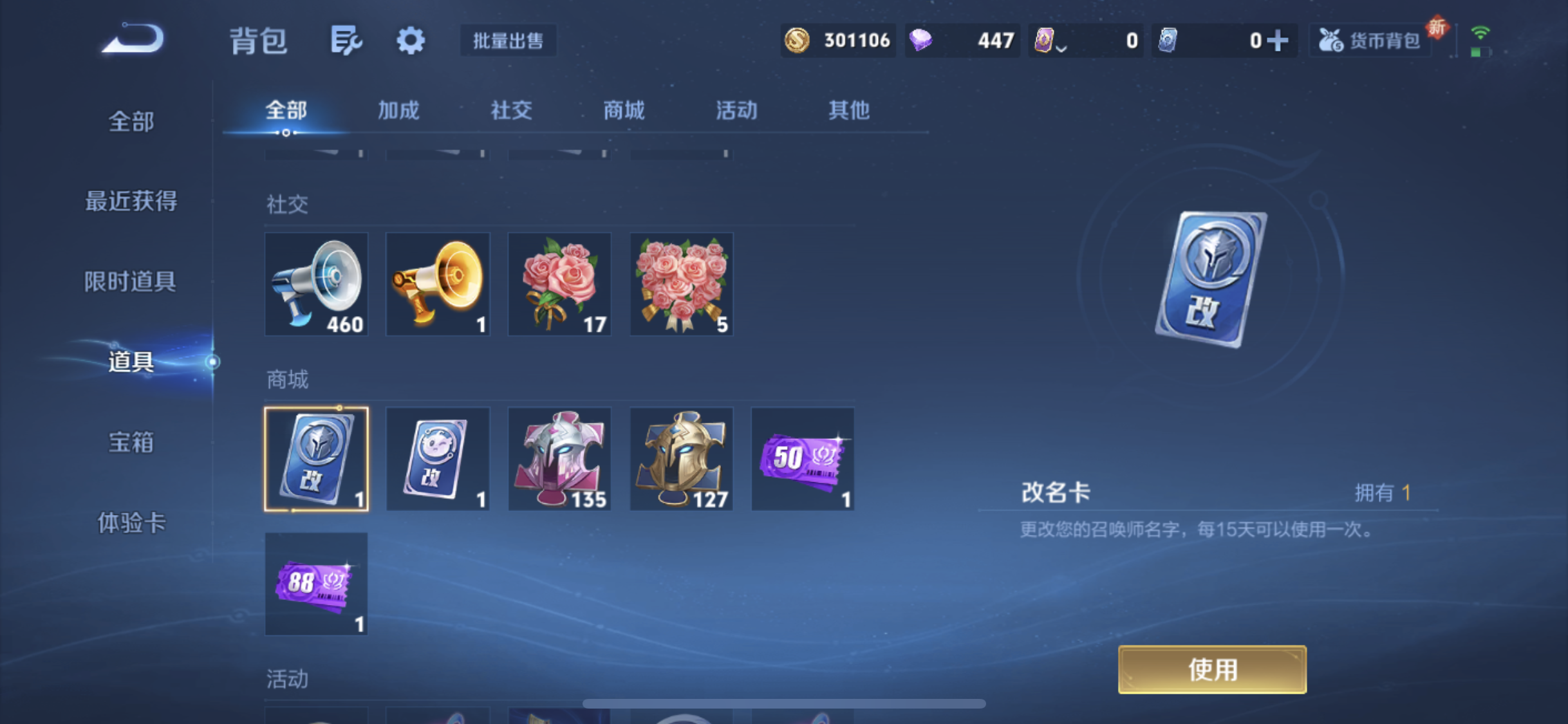Select the 宝箱 sidebar category
This screenshot has height=724, width=1568.
click(131, 442)
